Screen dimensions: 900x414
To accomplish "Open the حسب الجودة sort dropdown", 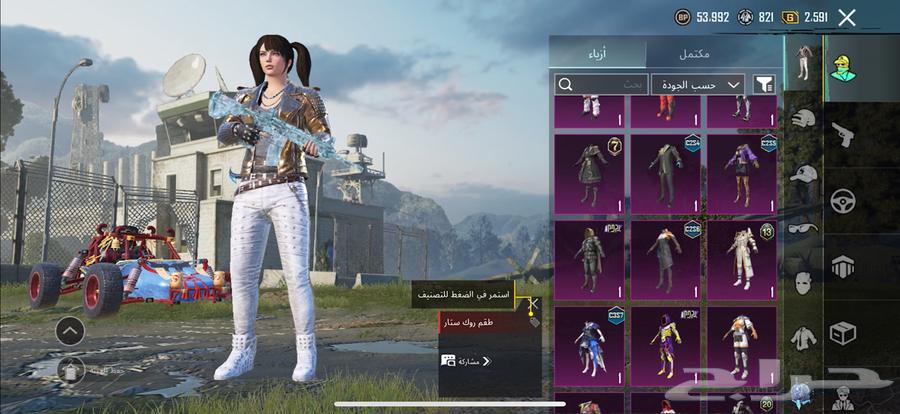I will coord(699,85).
